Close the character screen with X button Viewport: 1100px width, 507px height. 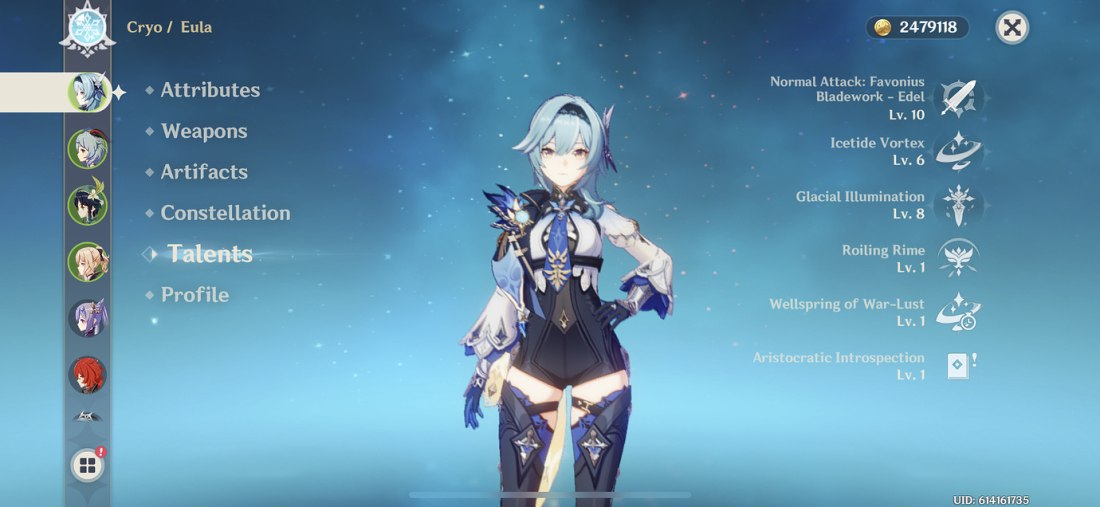(1013, 27)
